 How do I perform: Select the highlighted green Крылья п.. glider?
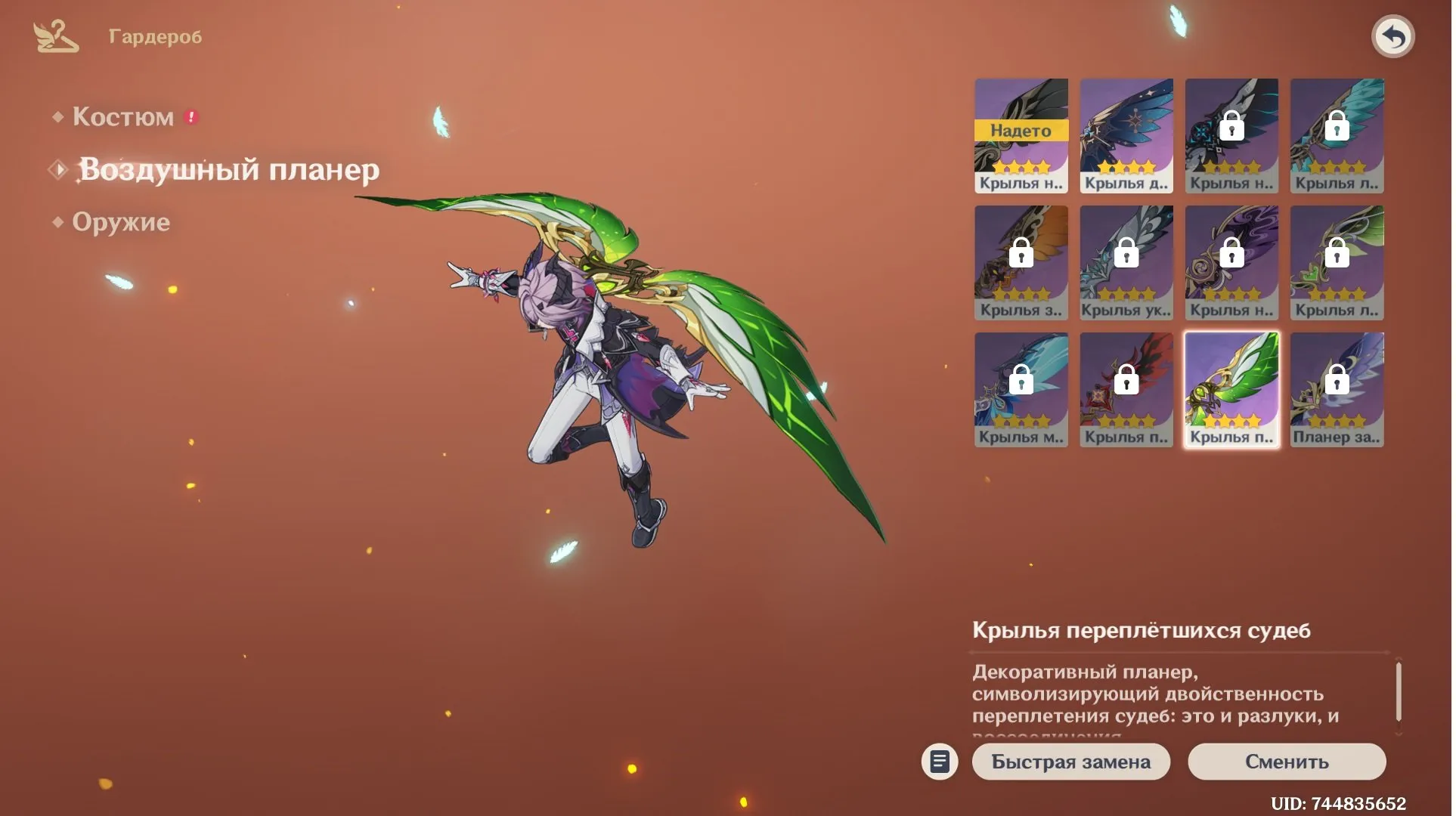click(1230, 388)
